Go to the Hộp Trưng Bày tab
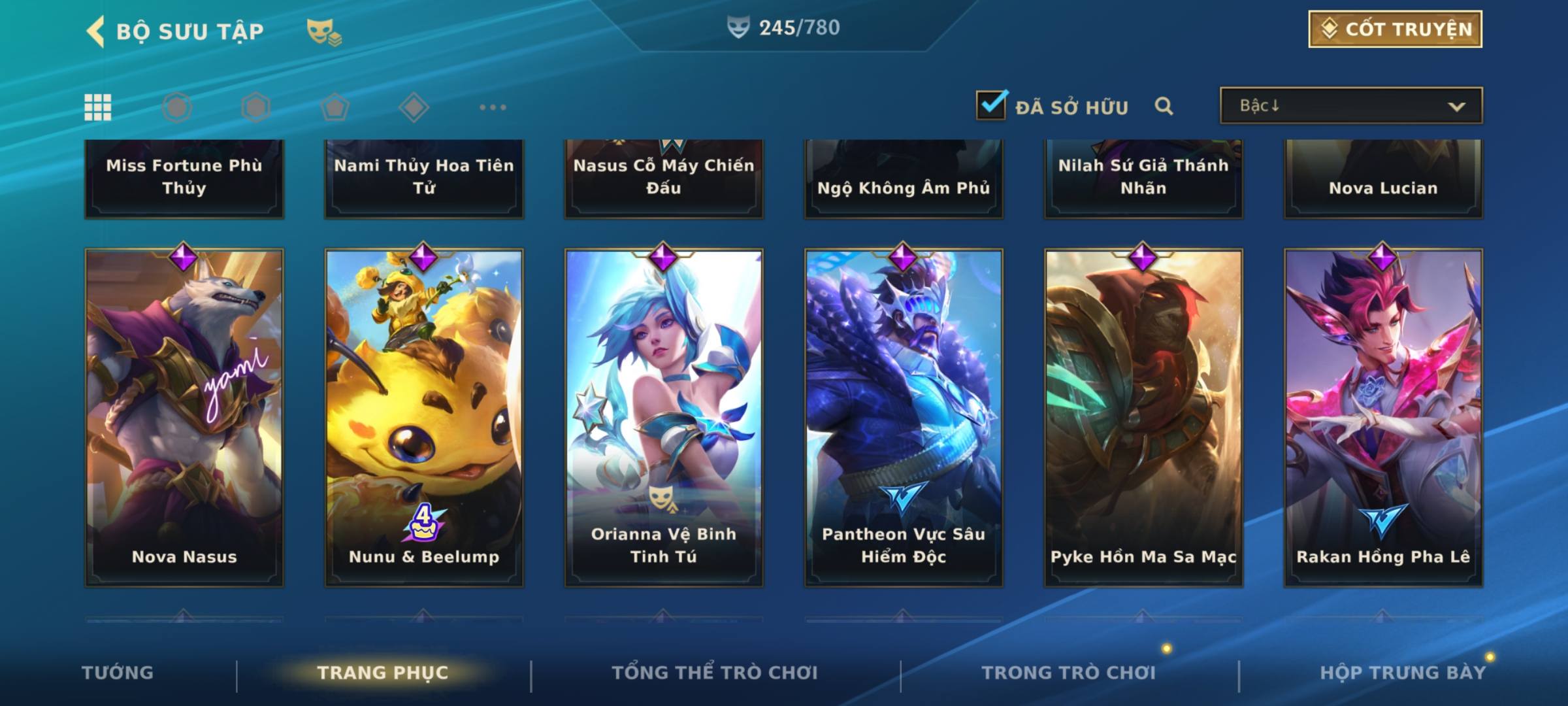Image resolution: width=1568 pixels, height=706 pixels. (x=1403, y=673)
